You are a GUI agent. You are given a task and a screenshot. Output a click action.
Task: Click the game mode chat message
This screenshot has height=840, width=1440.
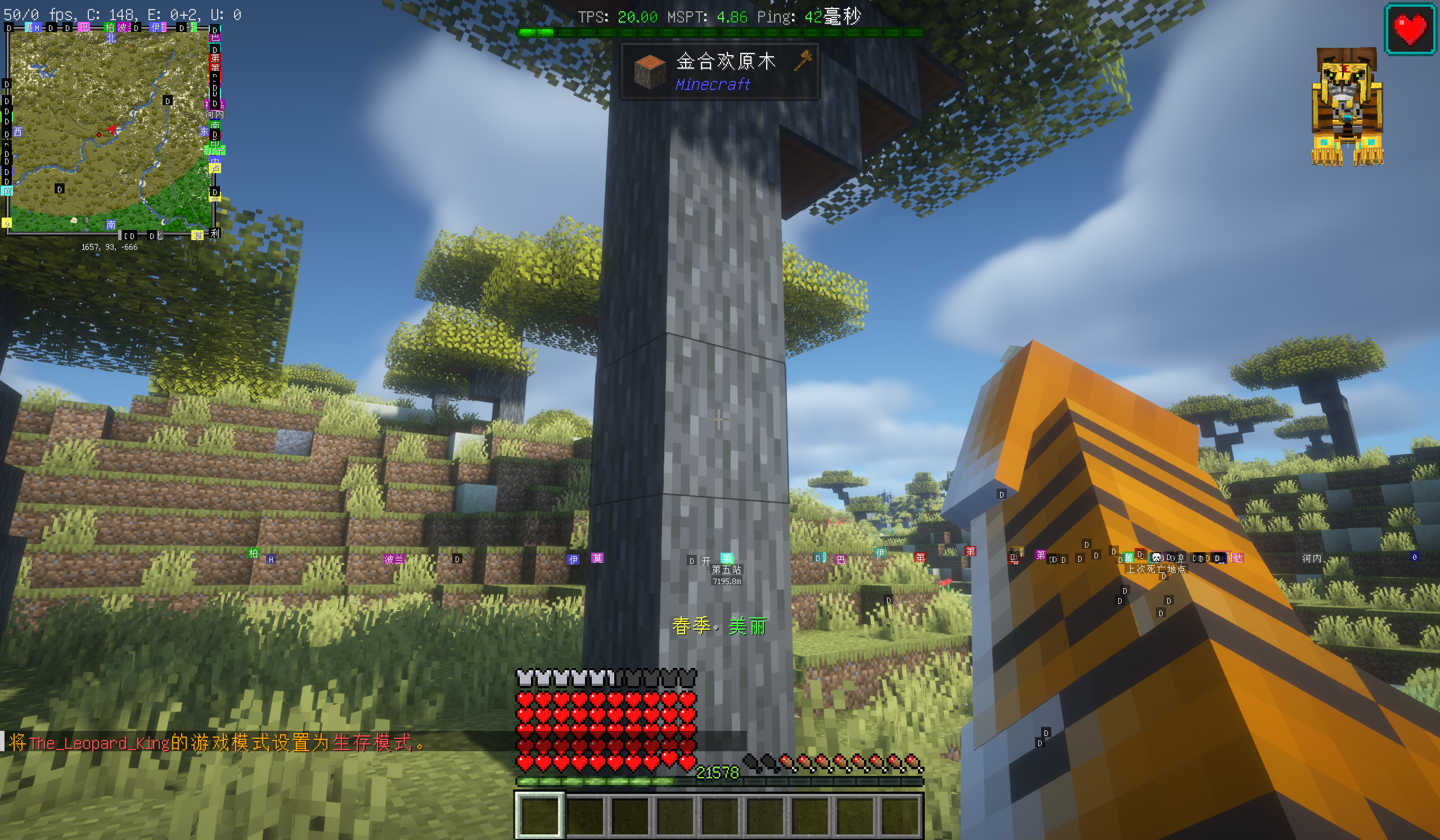click(217, 742)
